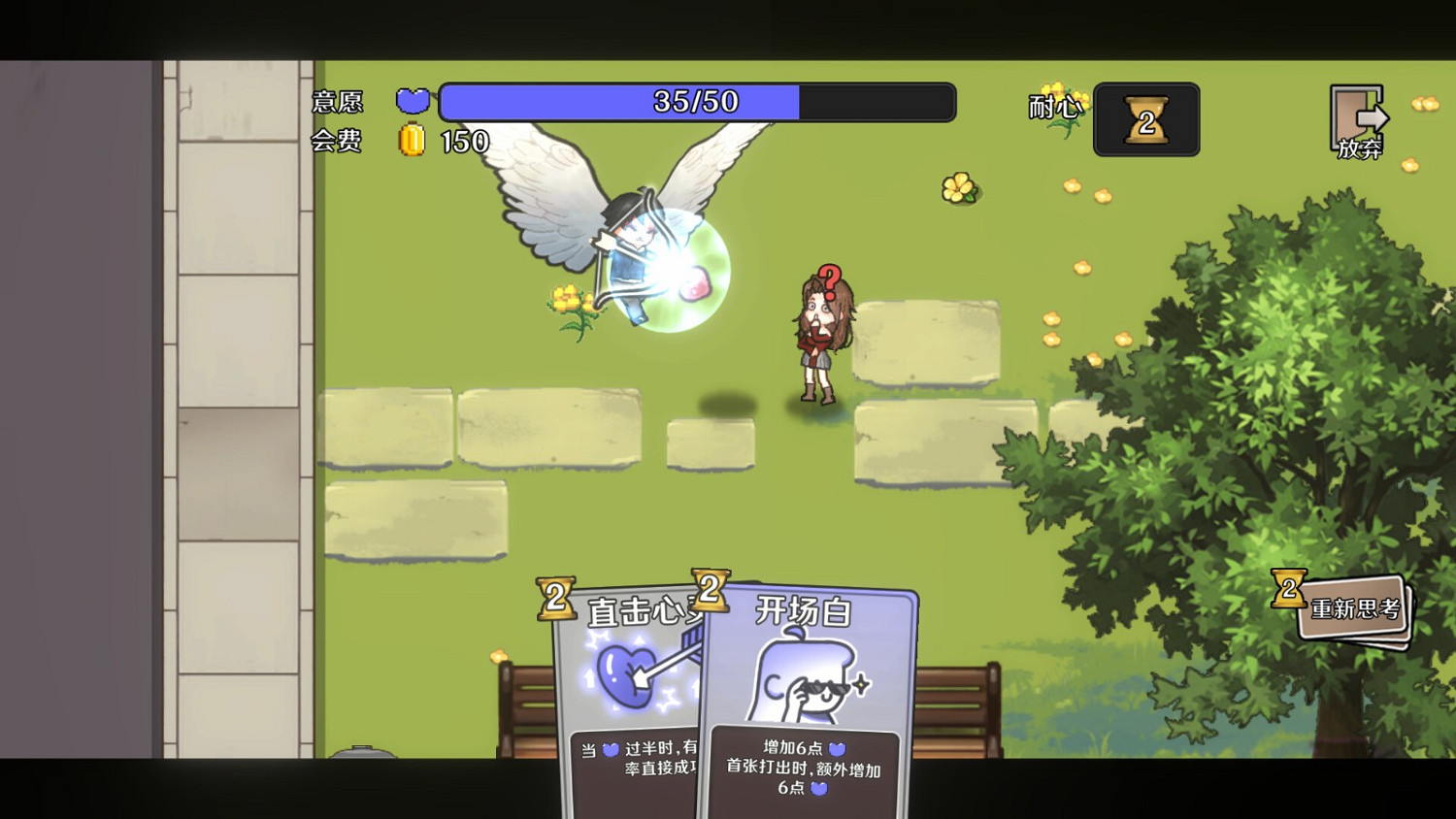Click the small heart icon in the 直击心灵 description
Screen dimensions: 1456x819
(x=610, y=749)
